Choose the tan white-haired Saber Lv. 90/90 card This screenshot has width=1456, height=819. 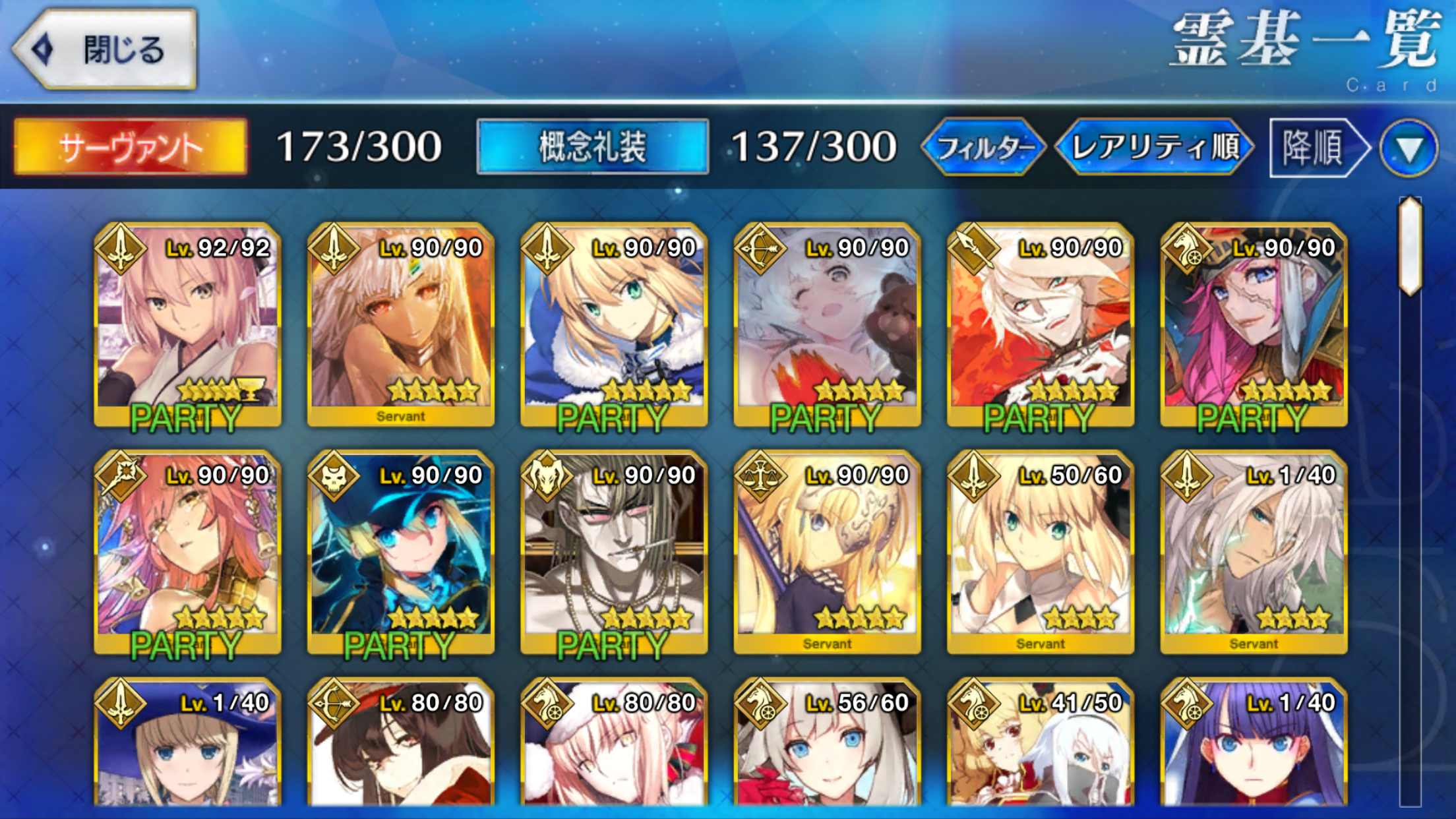(x=401, y=324)
